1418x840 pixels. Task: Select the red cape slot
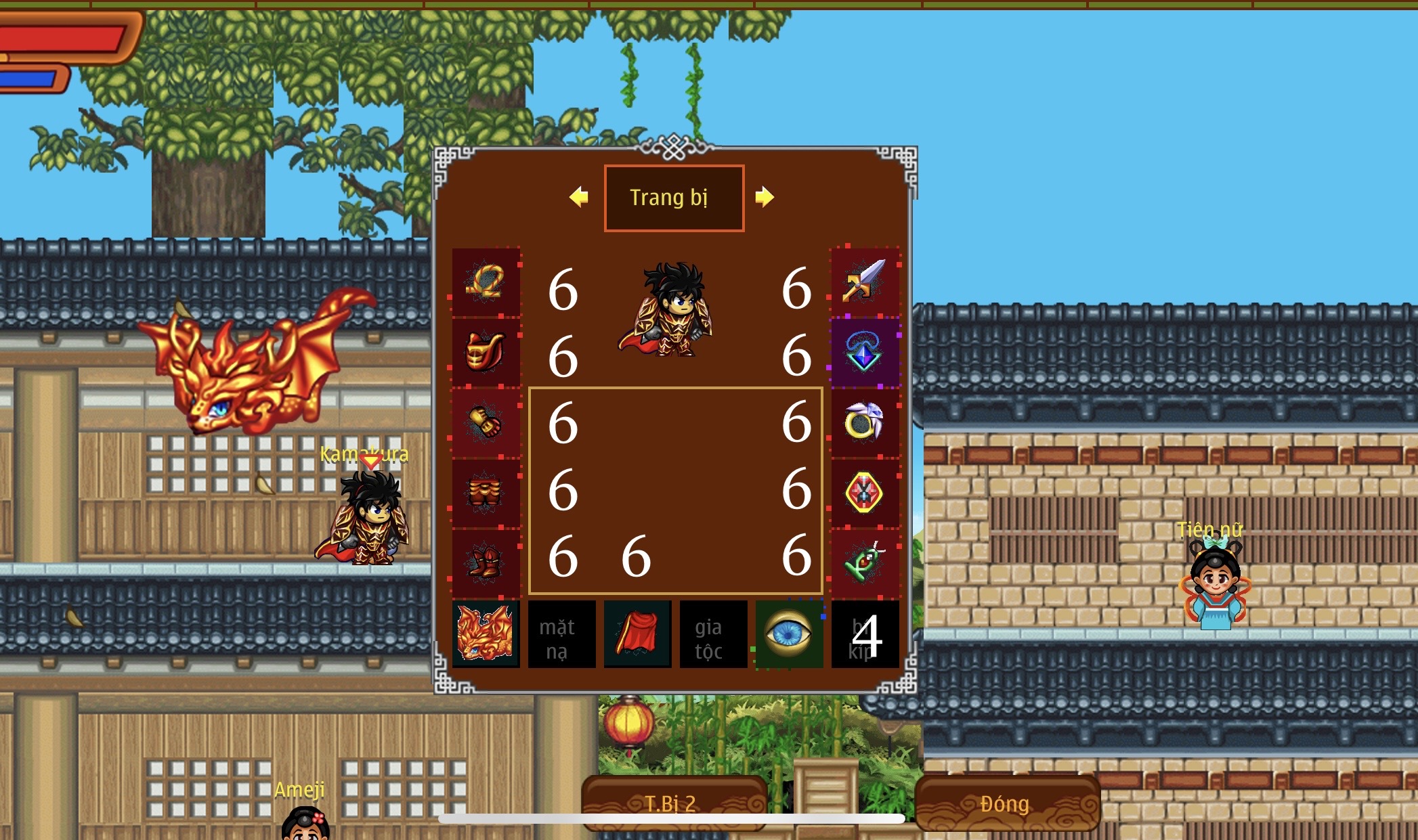[x=637, y=634]
